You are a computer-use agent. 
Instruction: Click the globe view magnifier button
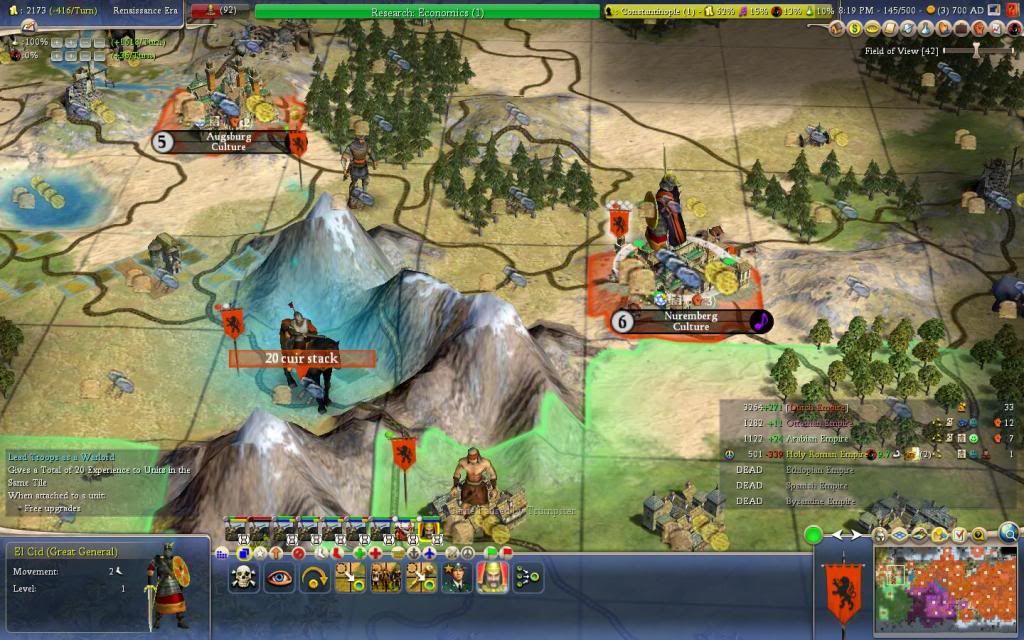[1008, 533]
